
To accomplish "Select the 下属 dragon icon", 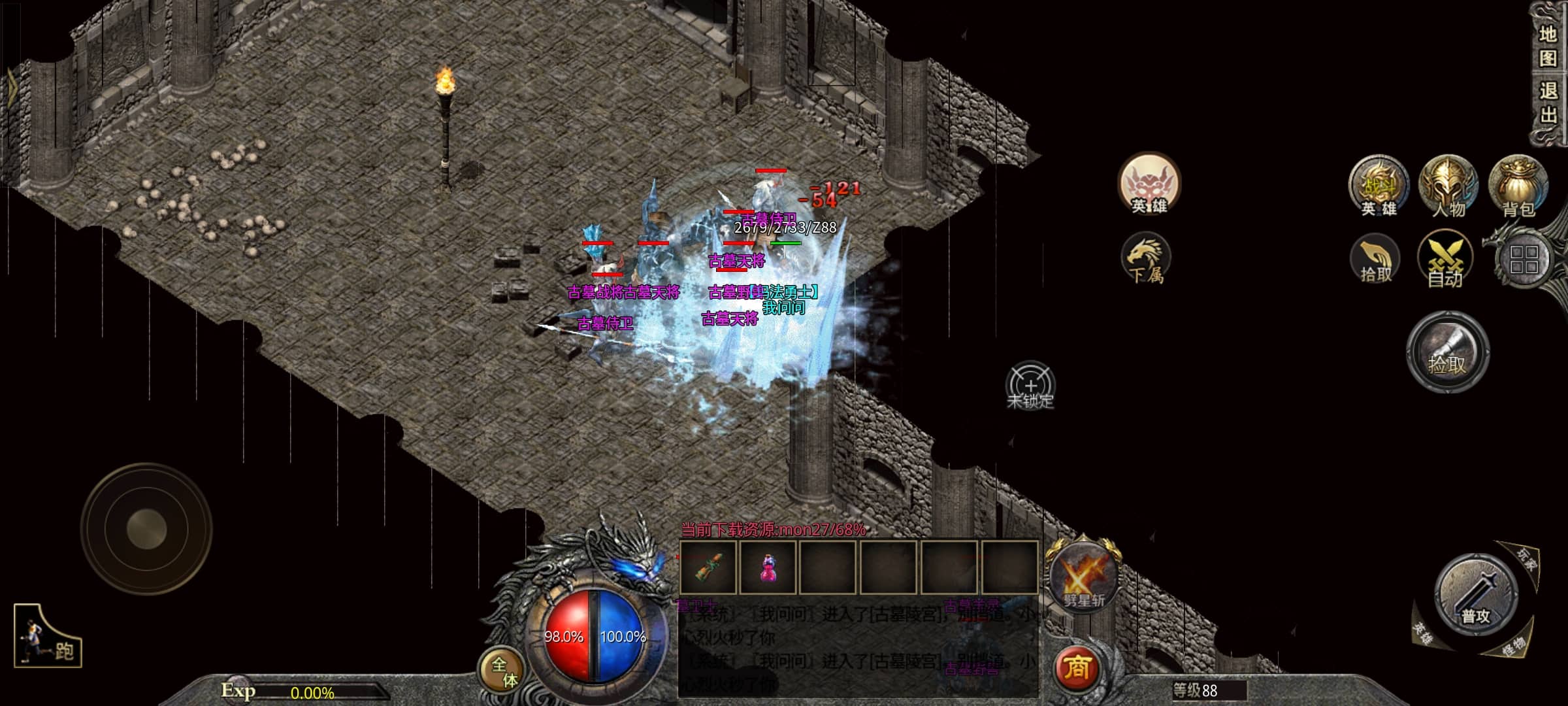I will pos(1146,260).
